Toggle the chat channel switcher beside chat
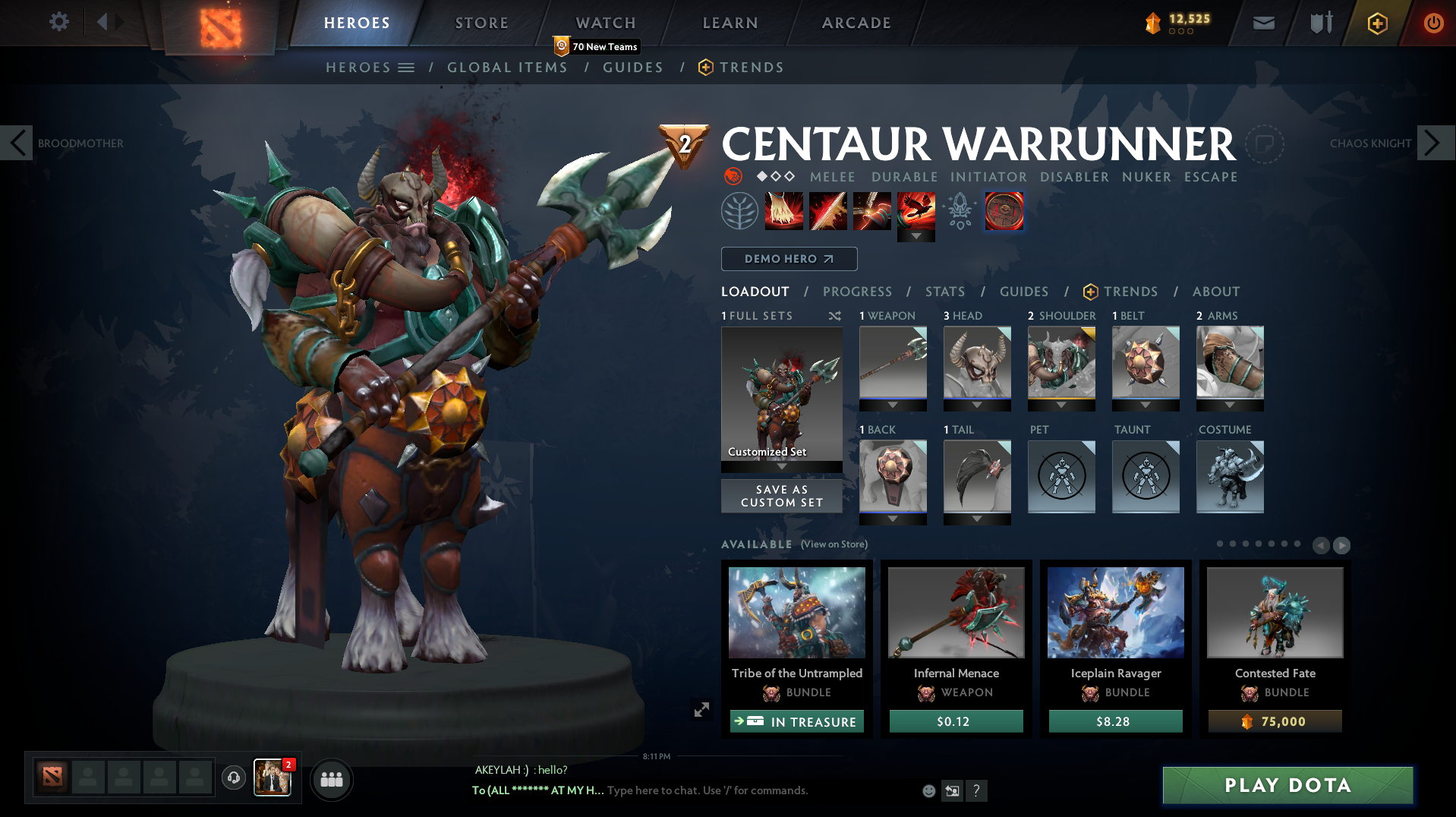 (x=952, y=790)
